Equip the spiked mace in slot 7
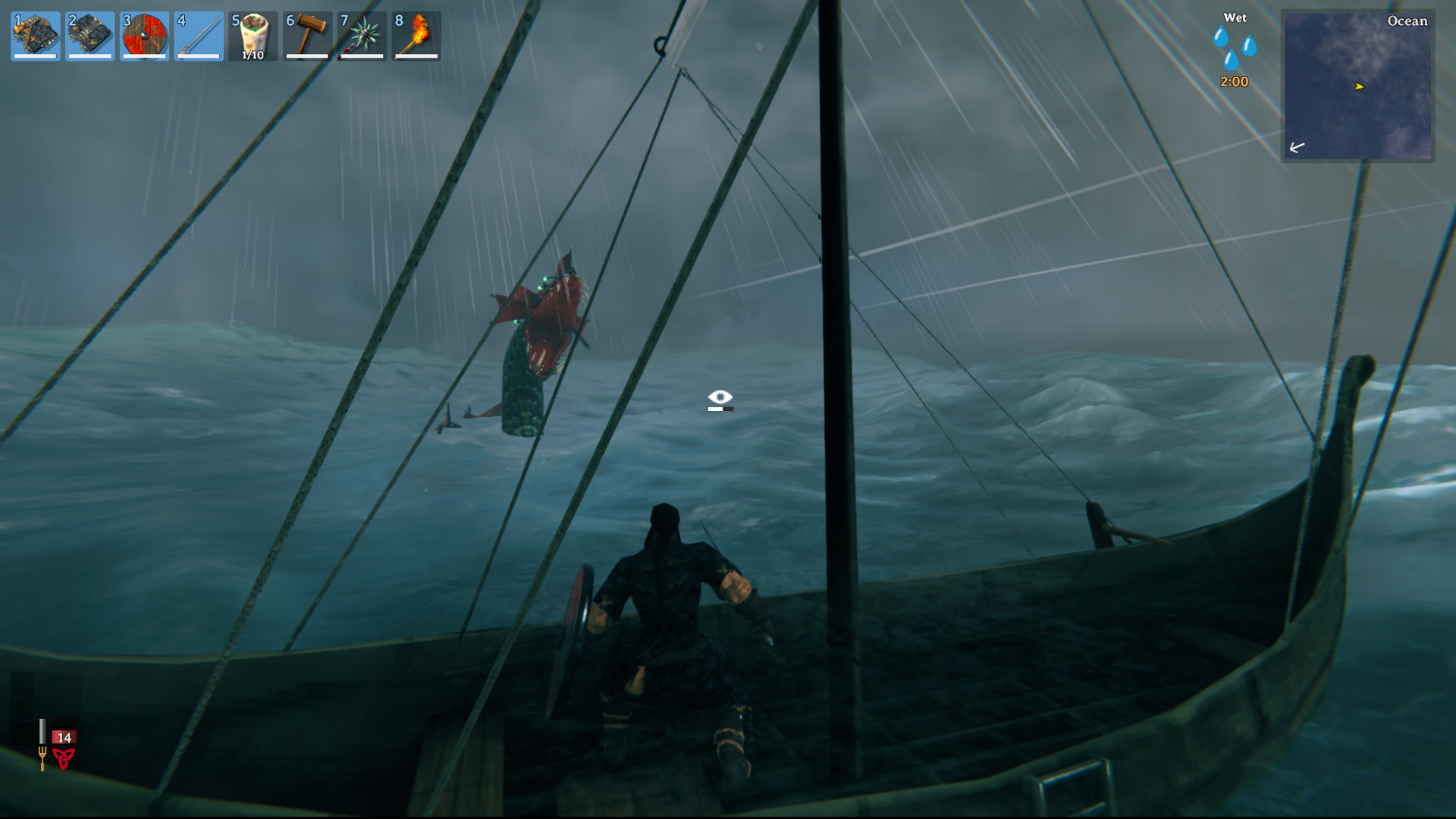The width and height of the screenshot is (1456, 819). pos(362,36)
